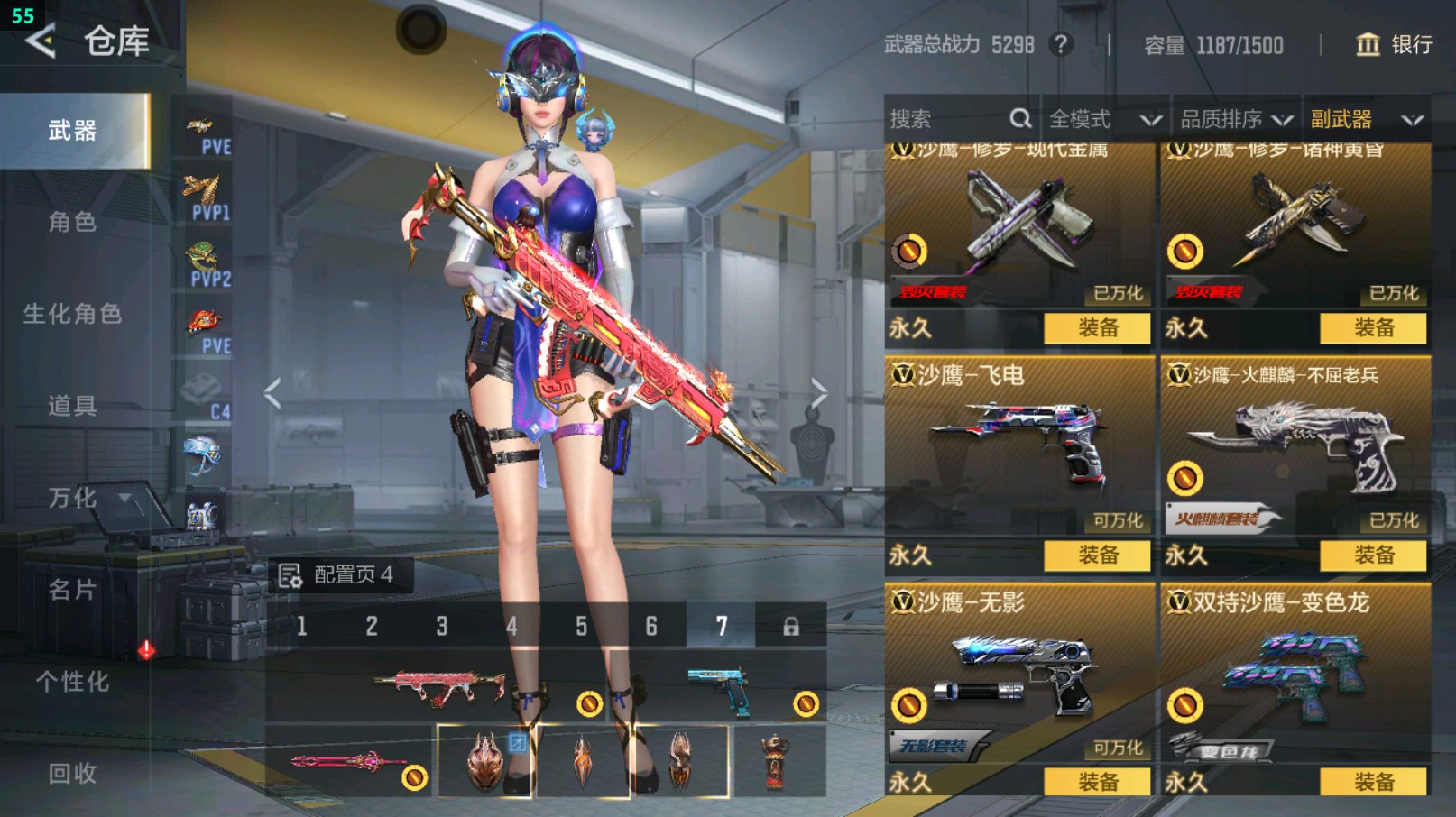
Task: Equip the 沙鹰-飞电 pistol
Action: pos(1097,555)
